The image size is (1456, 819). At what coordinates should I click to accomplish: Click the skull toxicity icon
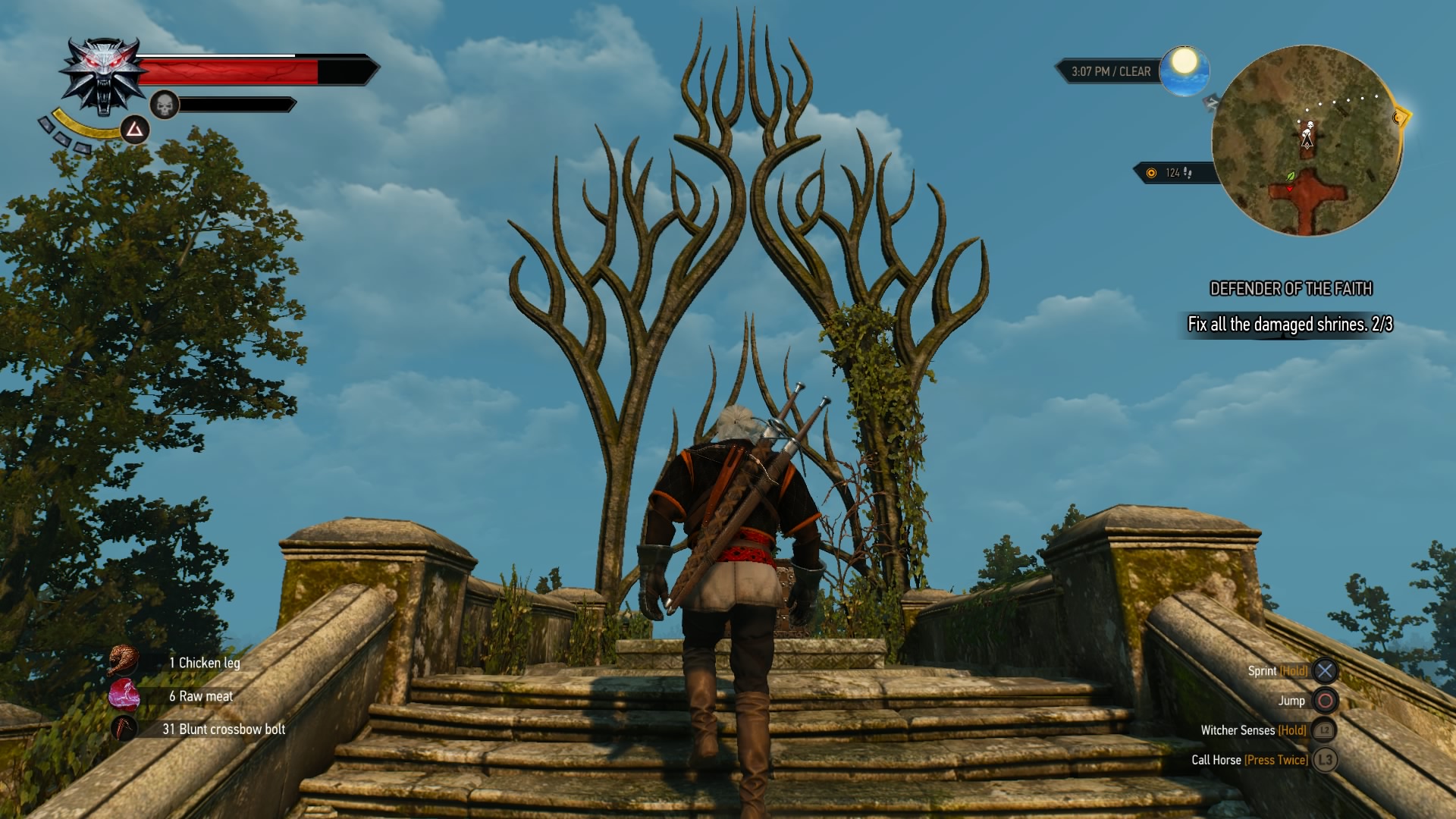tap(164, 105)
